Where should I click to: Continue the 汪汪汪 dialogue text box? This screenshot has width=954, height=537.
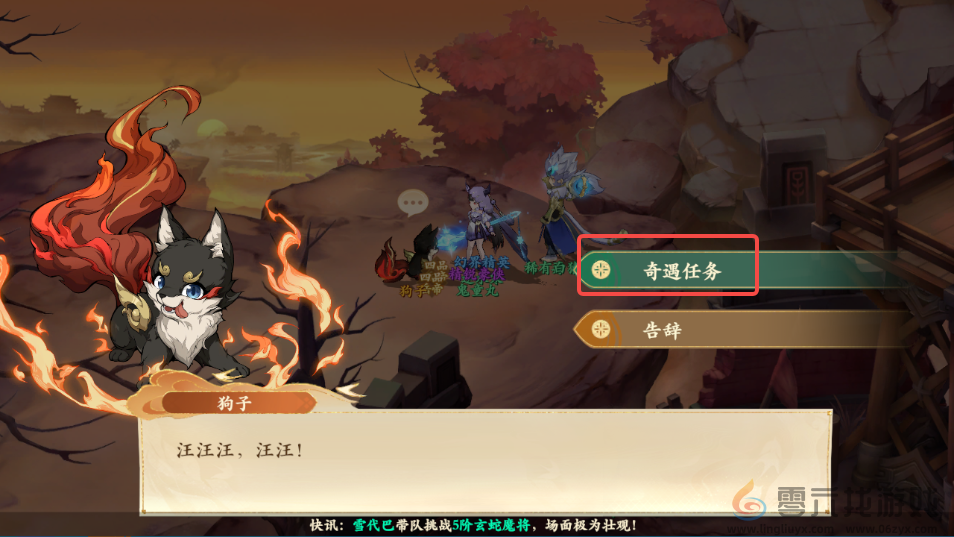(x=485, y=462)
